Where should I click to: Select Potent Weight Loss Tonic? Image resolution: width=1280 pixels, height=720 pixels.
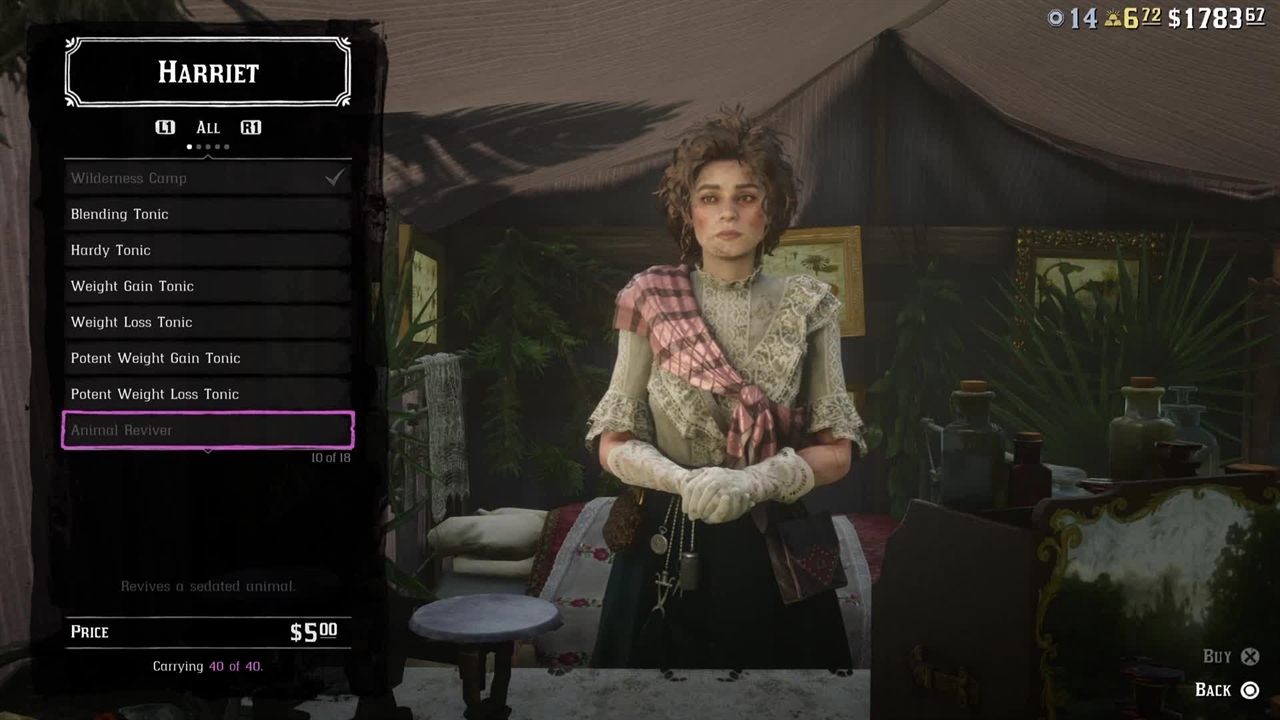click(207, 394)
